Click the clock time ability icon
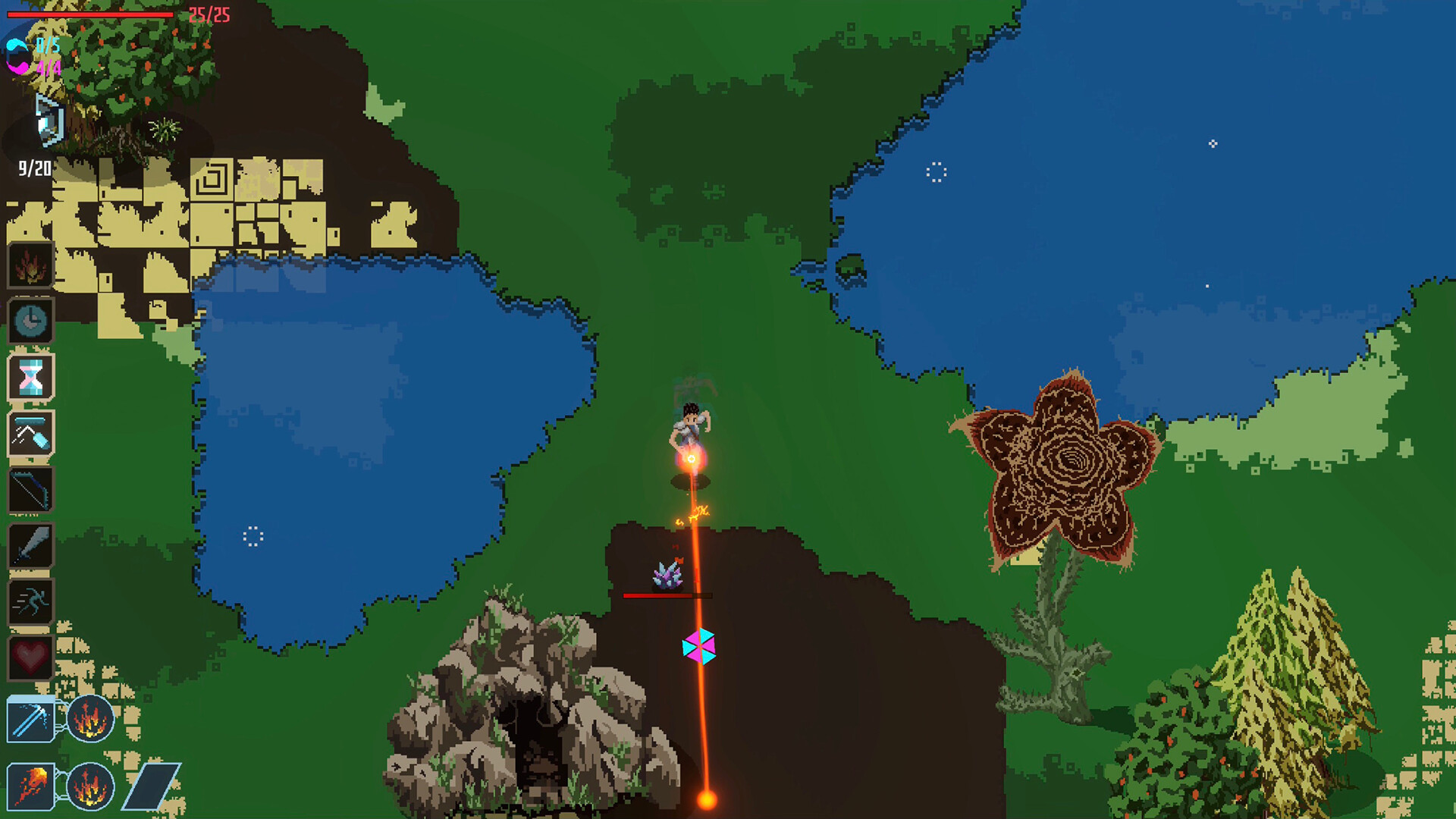 [32, 322]
